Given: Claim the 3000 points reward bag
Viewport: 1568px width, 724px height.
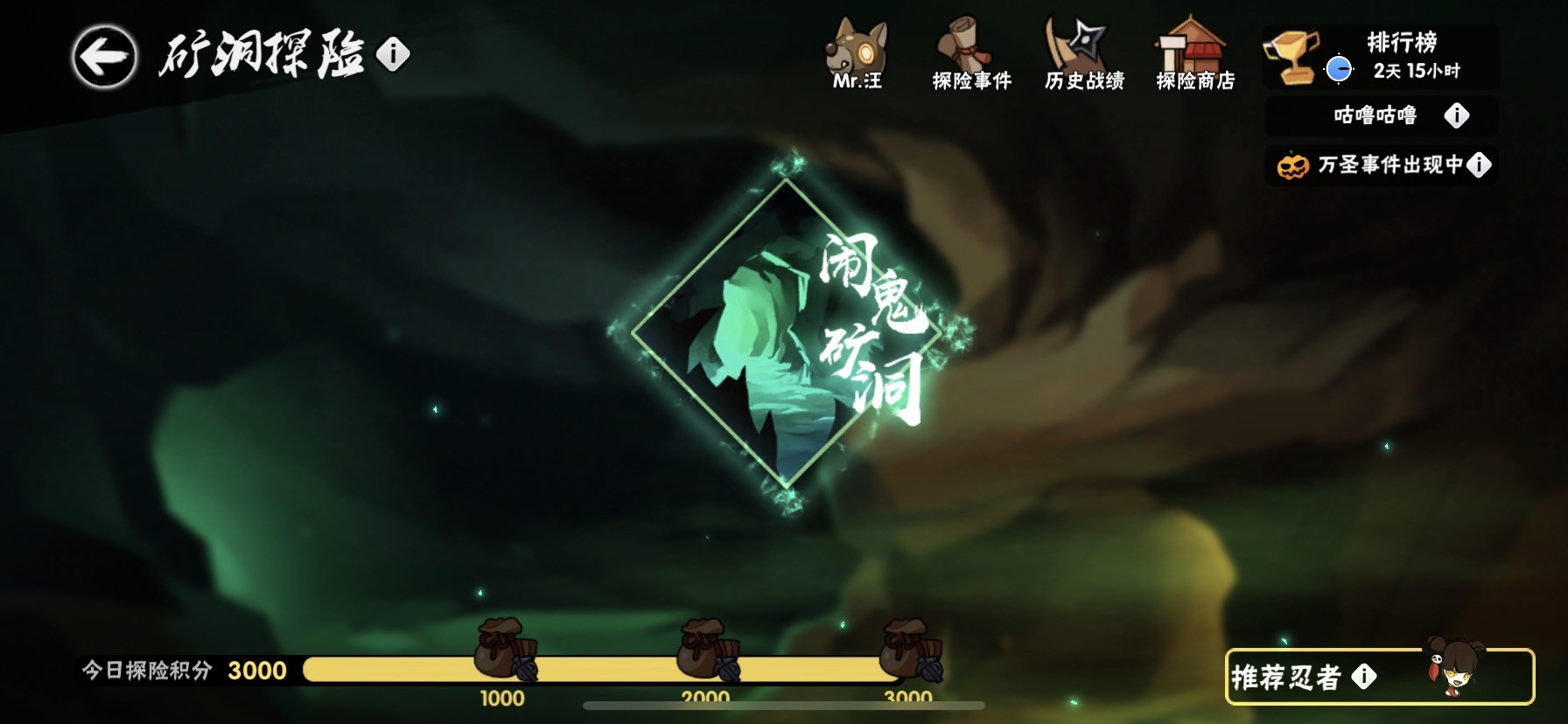Looking at the screenshot, I should tap(910, 651).
